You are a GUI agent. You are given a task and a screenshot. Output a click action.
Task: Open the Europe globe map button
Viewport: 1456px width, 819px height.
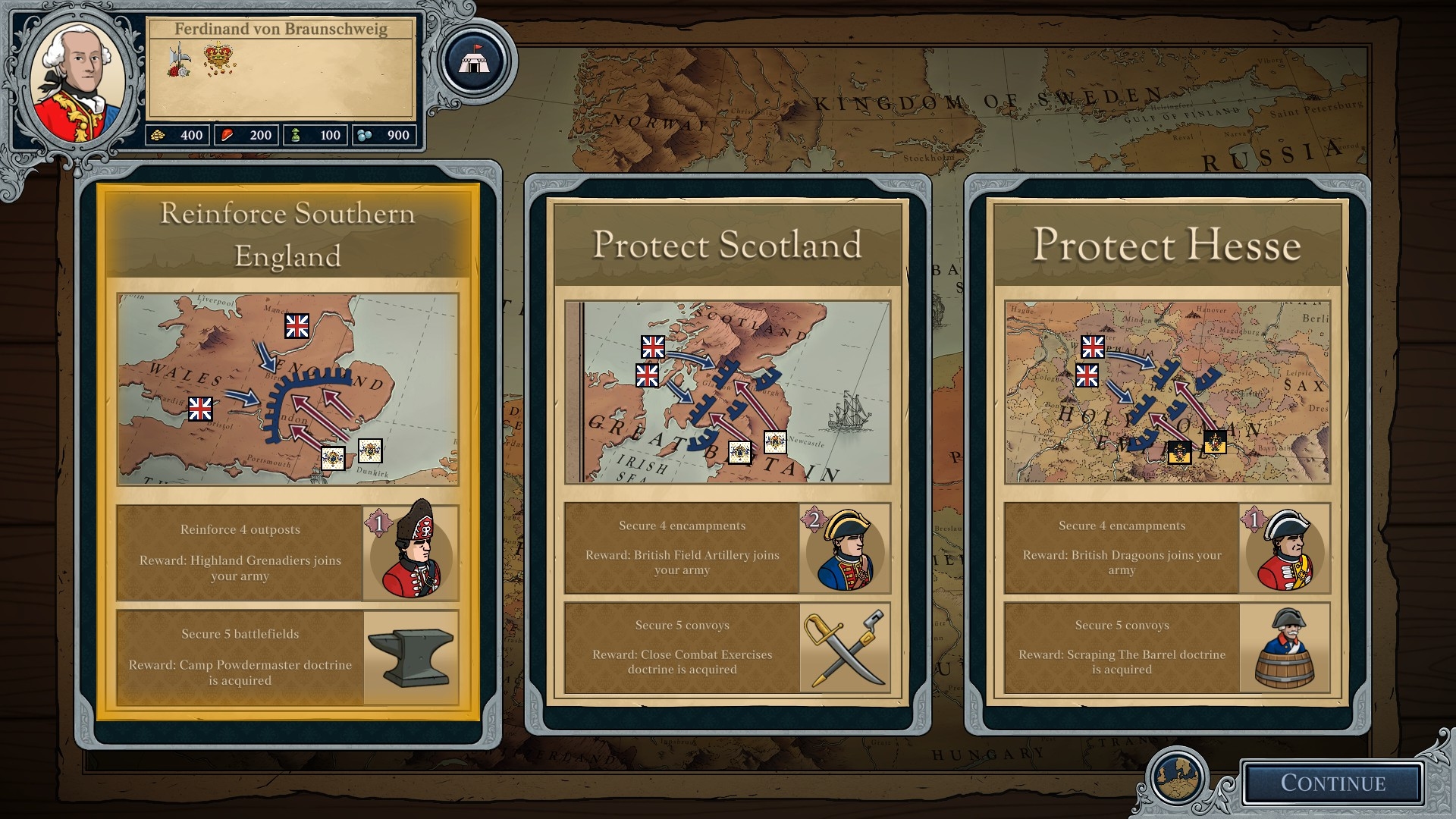click(x=1178, y=778)
